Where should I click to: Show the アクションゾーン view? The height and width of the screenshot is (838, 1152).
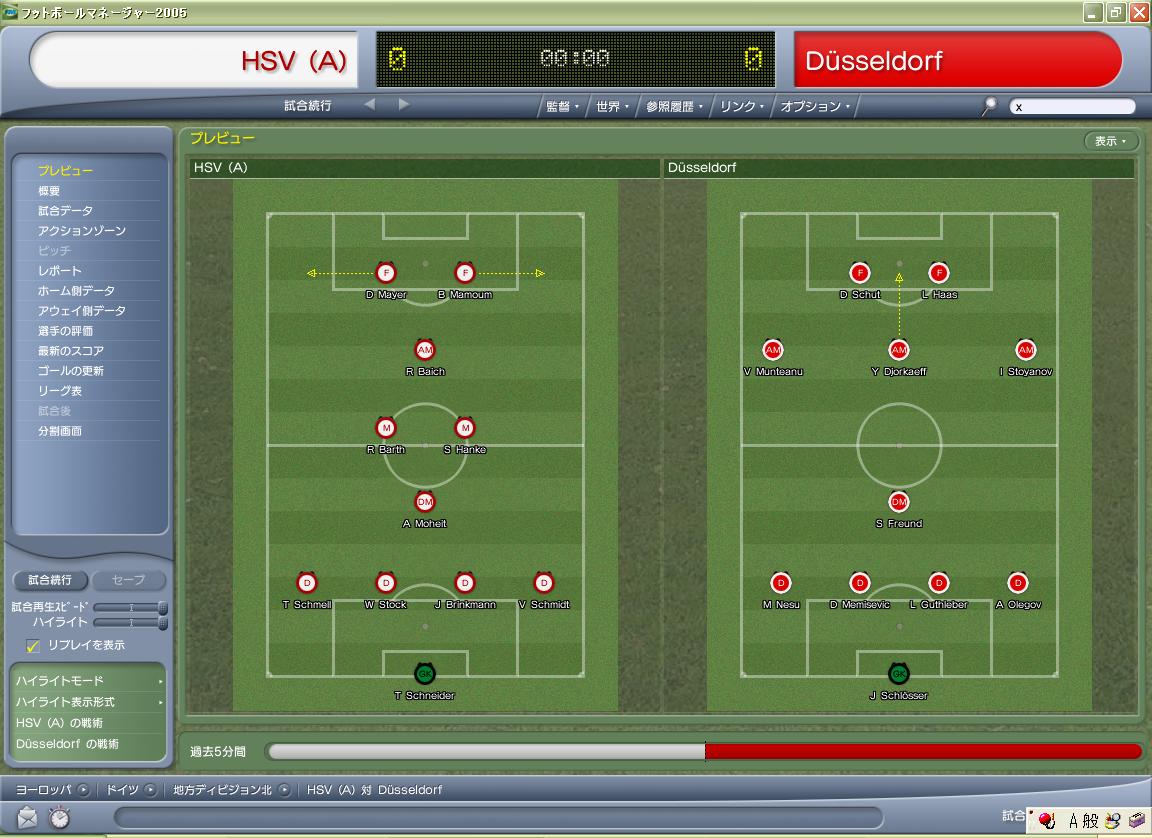pos(82,231)
